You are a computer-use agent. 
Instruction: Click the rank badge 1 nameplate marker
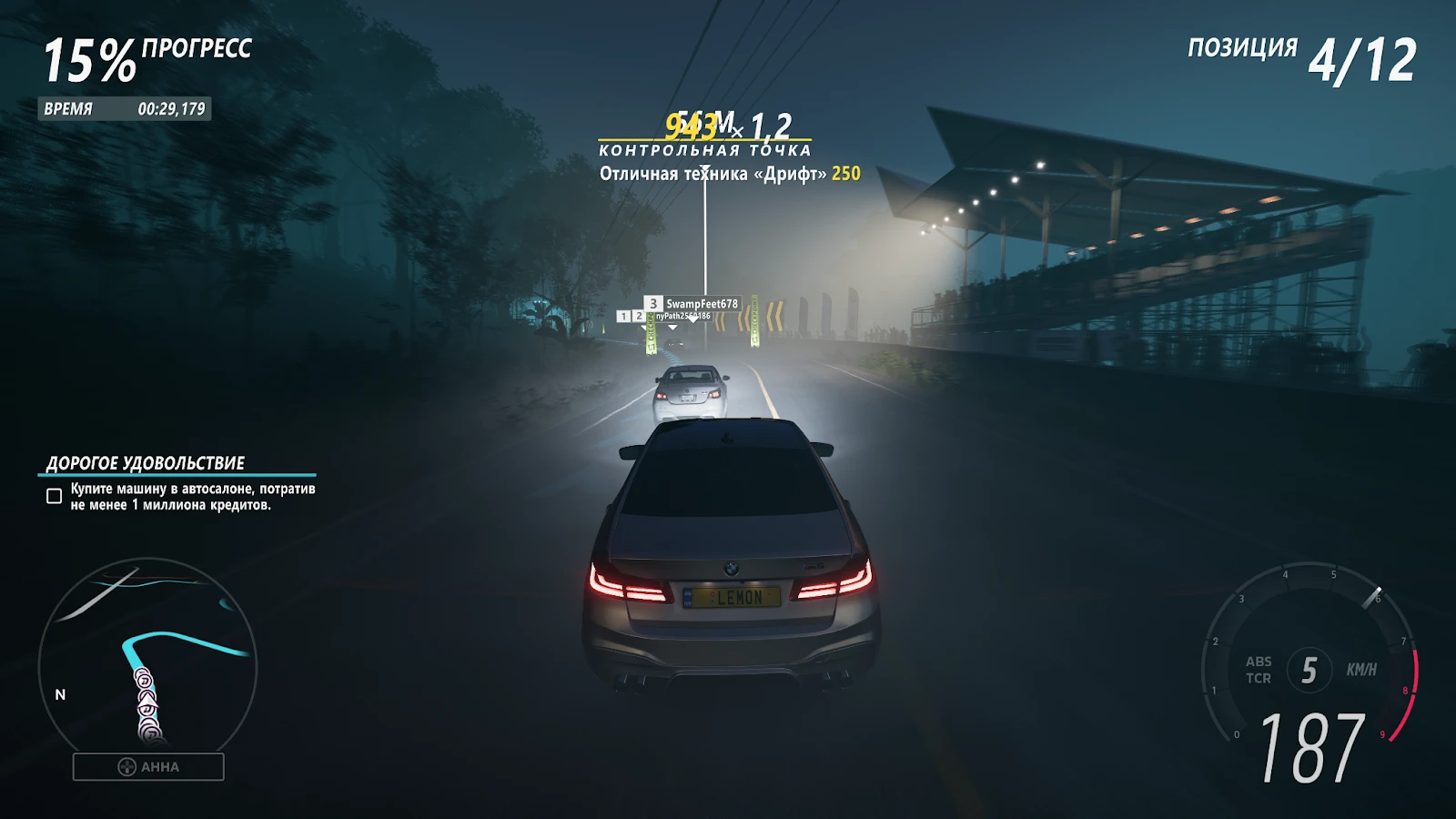click(x=623, y=316)
